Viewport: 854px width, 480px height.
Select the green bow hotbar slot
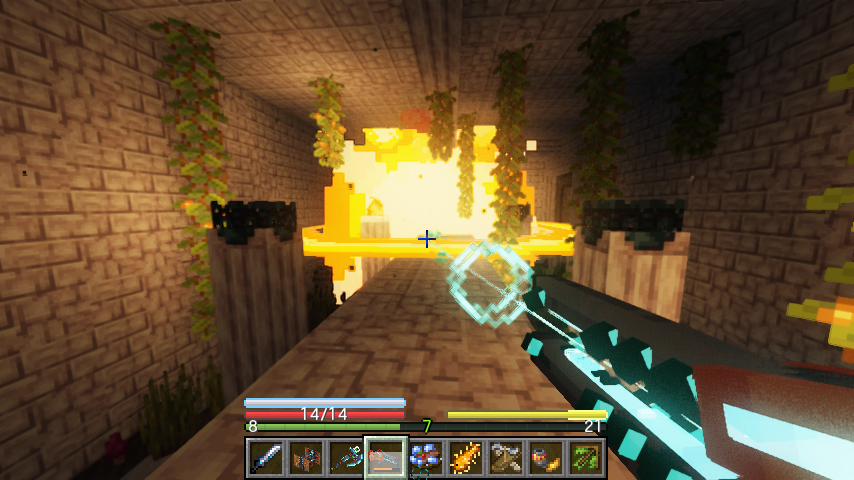586,458
